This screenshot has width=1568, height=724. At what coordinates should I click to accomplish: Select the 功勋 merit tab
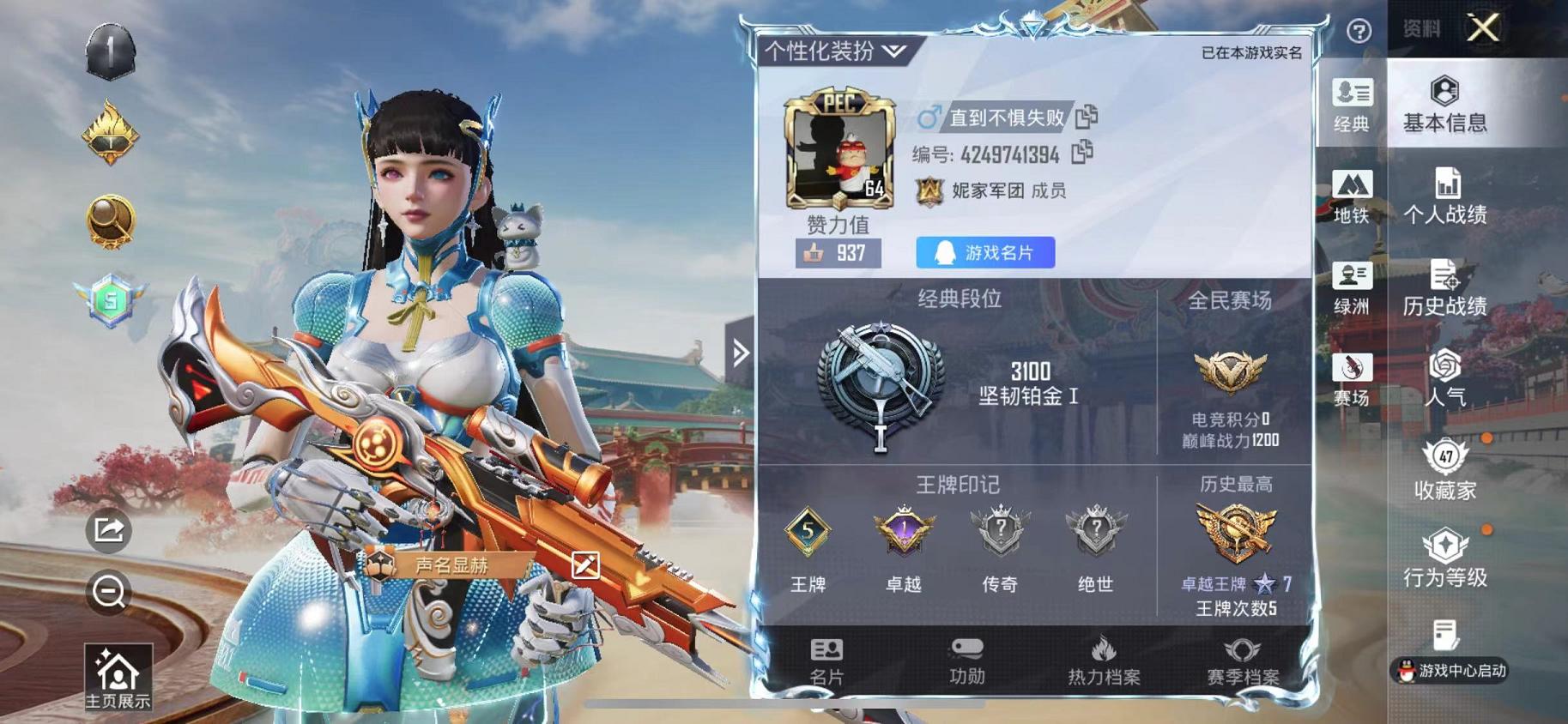(x=967, y=661)
